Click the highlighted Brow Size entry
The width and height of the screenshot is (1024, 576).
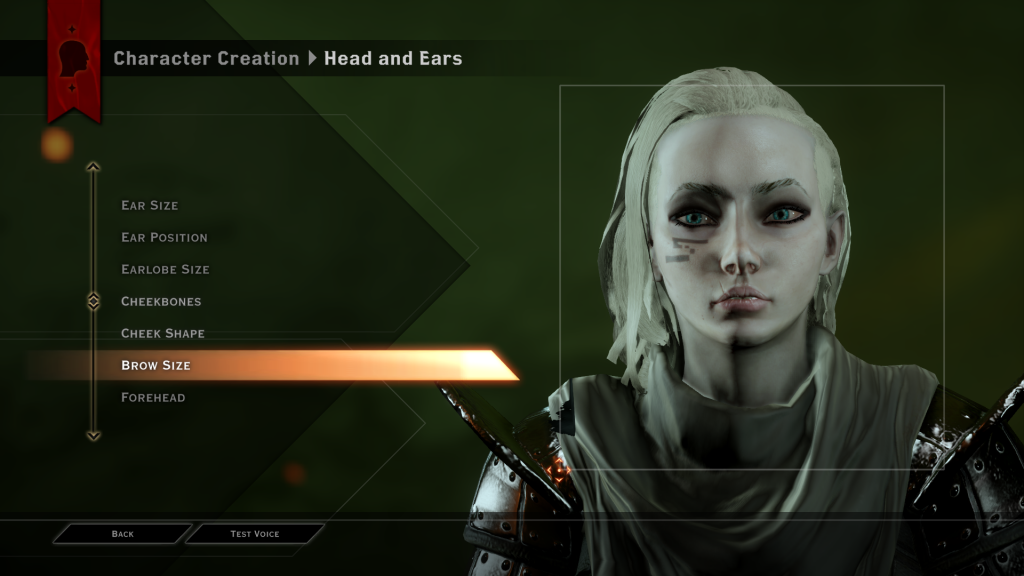pos(156,365)
